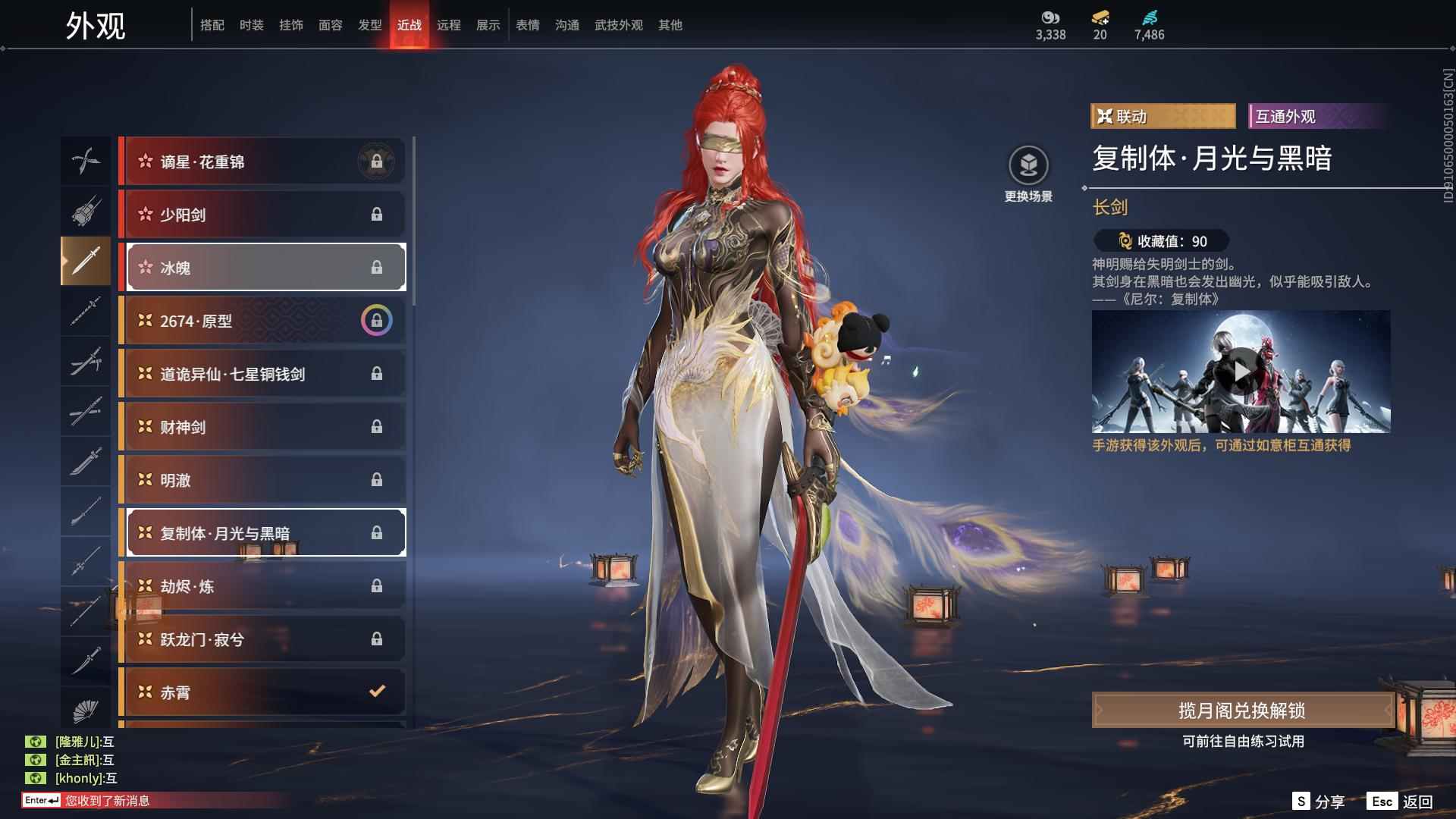This screenshot has width=1456, height=819.
Task: Switch to the 时装 tab
Action: click(x=251, y=25)
